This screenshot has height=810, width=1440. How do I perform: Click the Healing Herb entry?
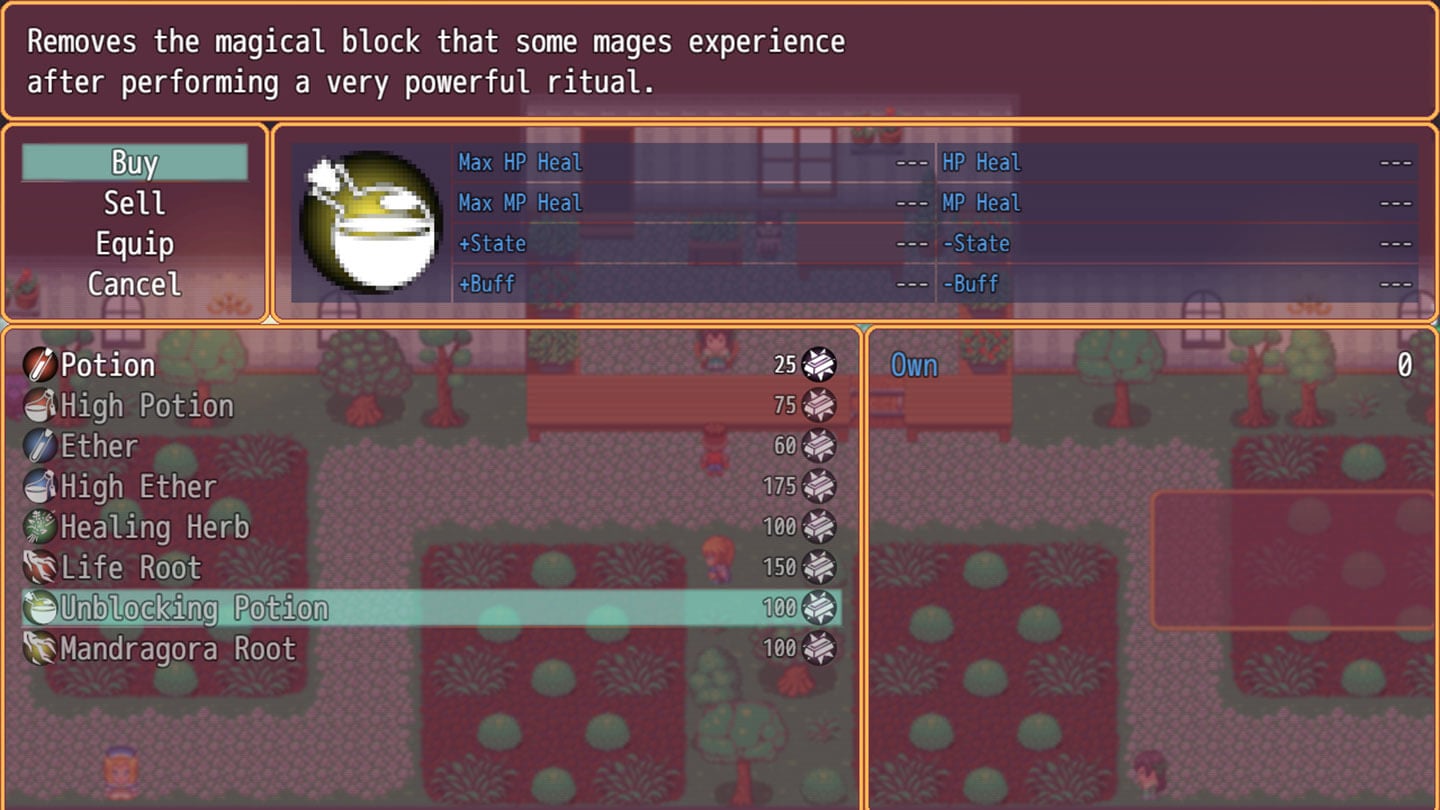[x=154, y=527]
